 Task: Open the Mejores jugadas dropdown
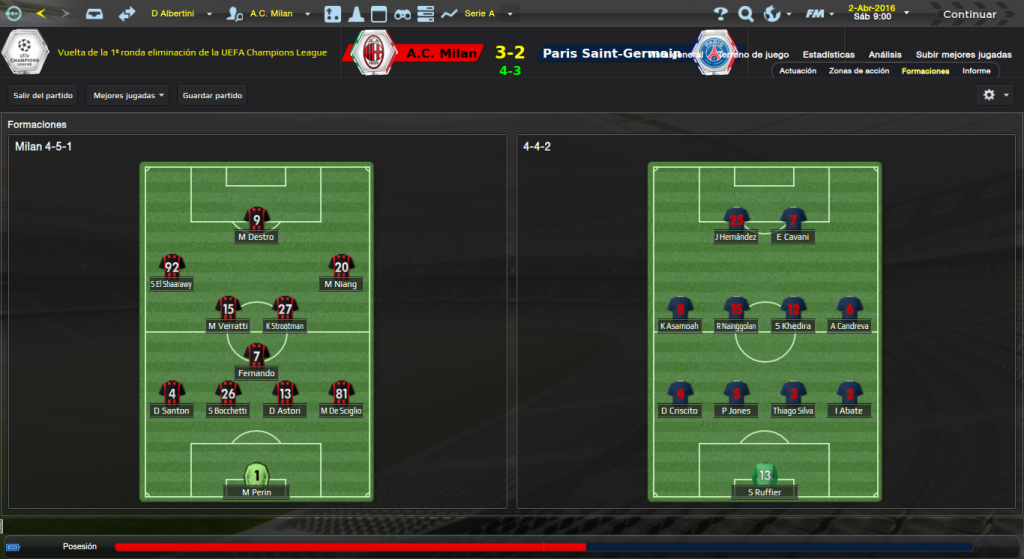[128, 95]
